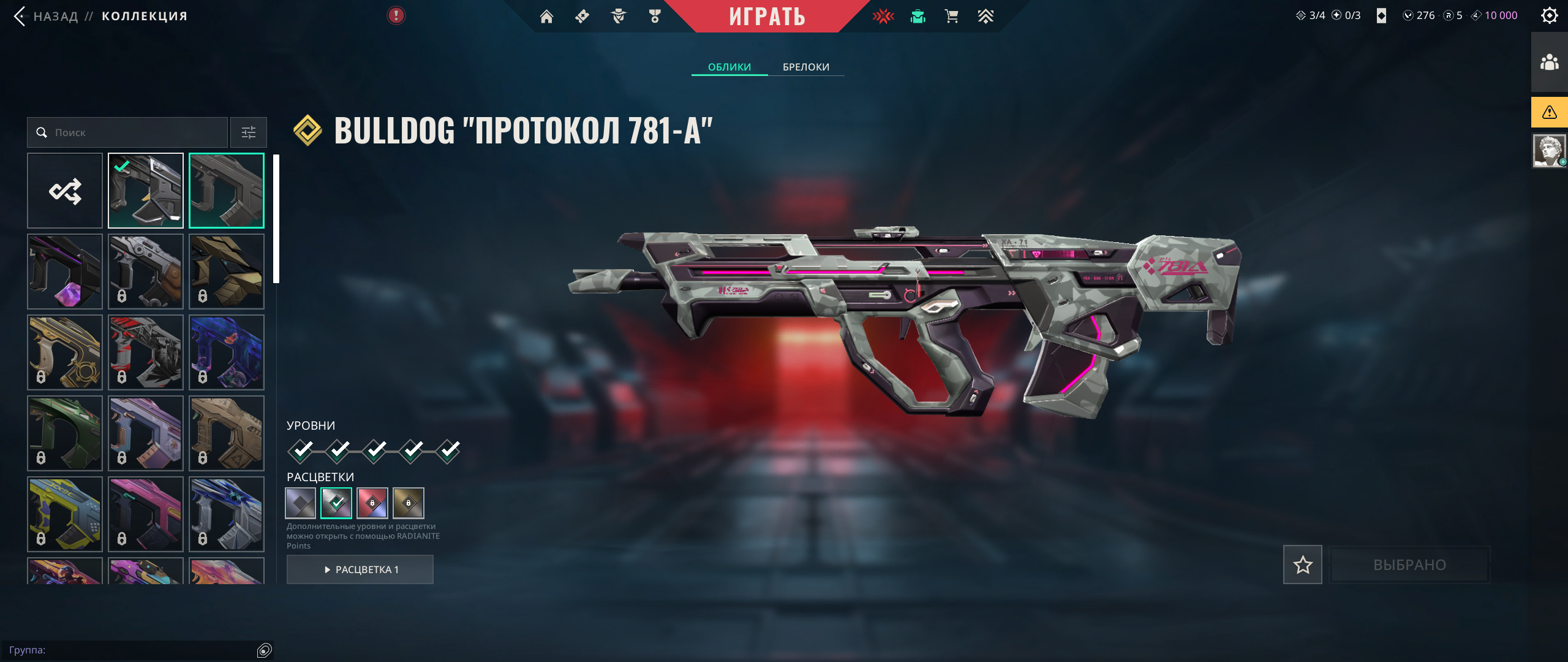1568x662 pixels.
Task: Go back using the НАЗАД arrow
Action: click(x=21, y=16)
